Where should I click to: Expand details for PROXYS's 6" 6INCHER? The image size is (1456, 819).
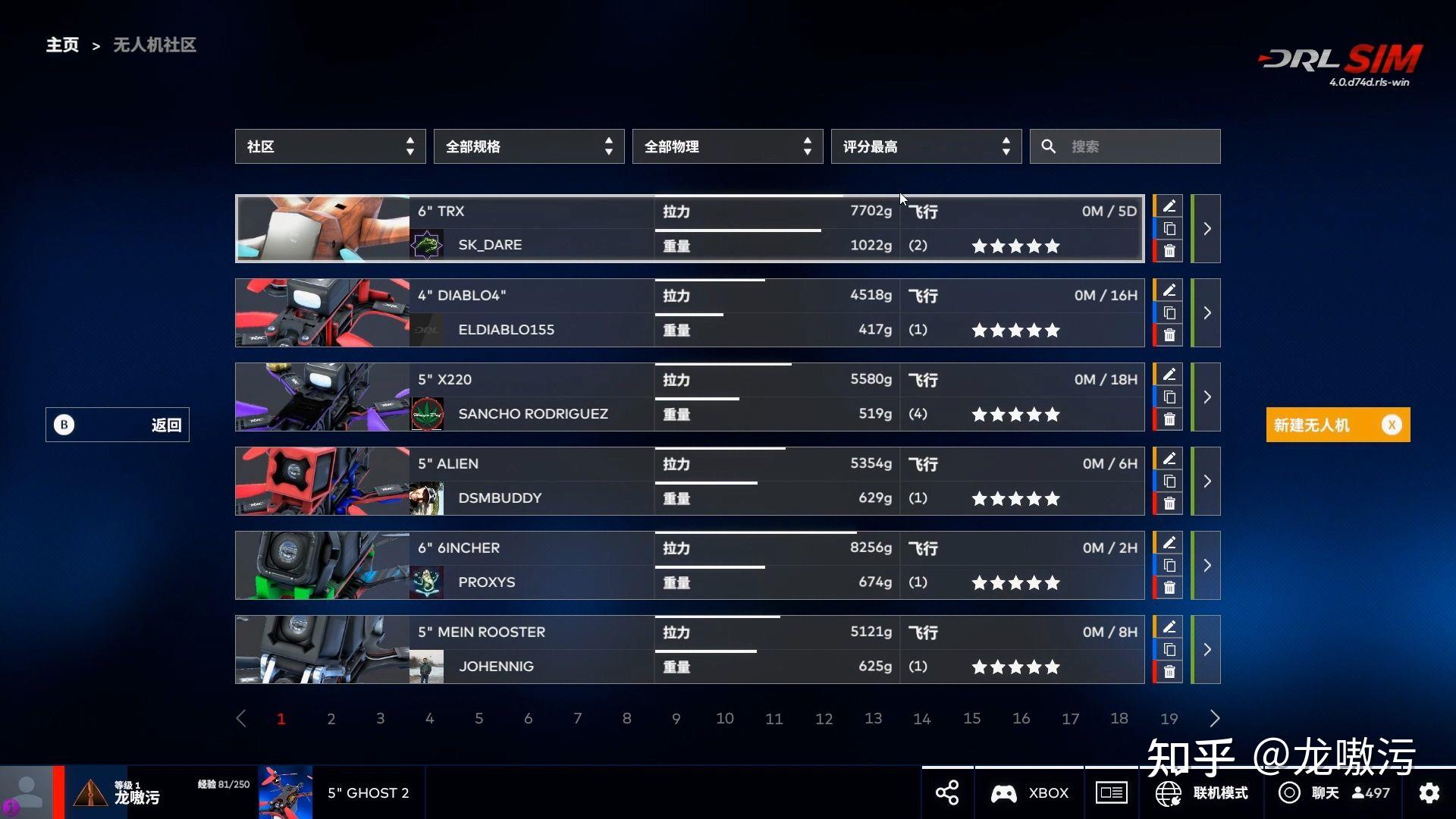(x=1207, y=565)
